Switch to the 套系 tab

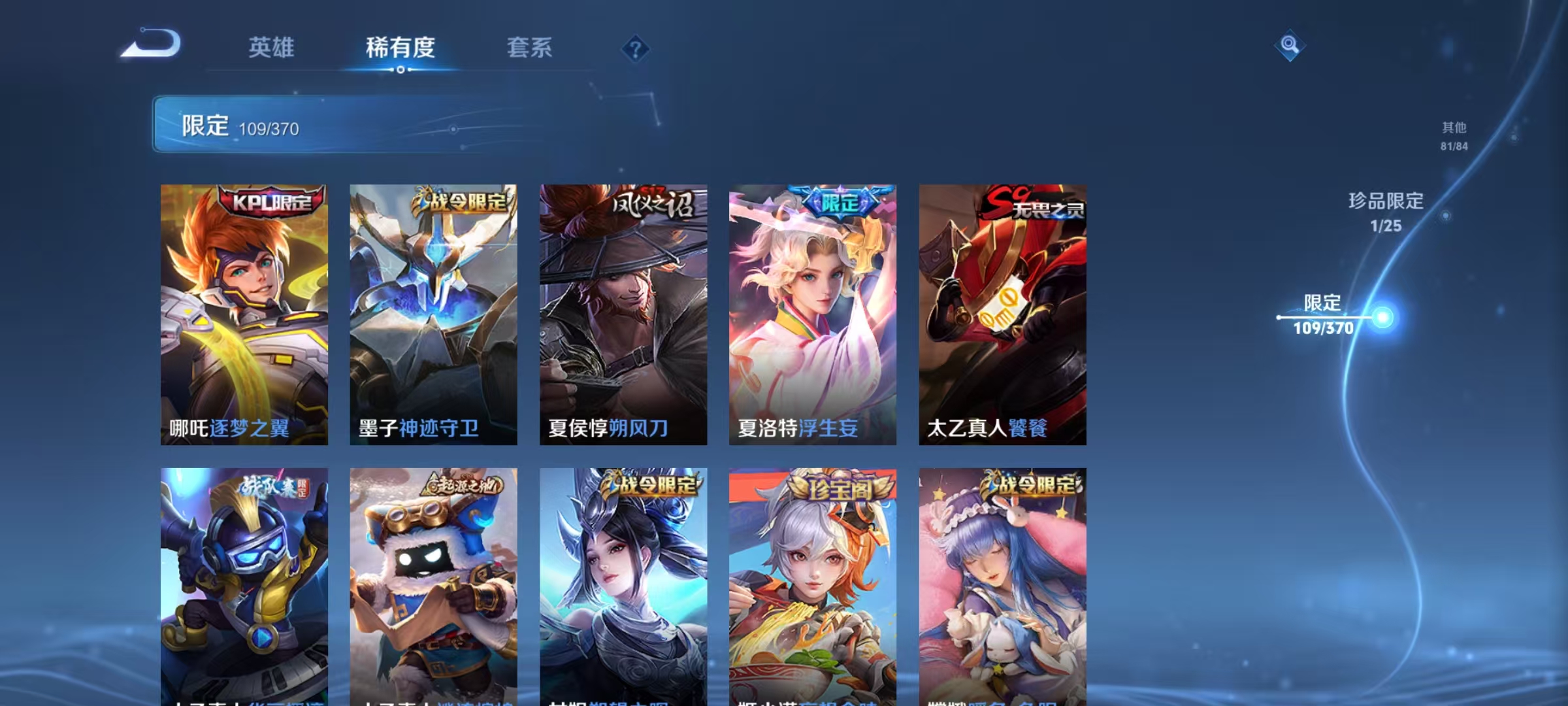(530, 48)
